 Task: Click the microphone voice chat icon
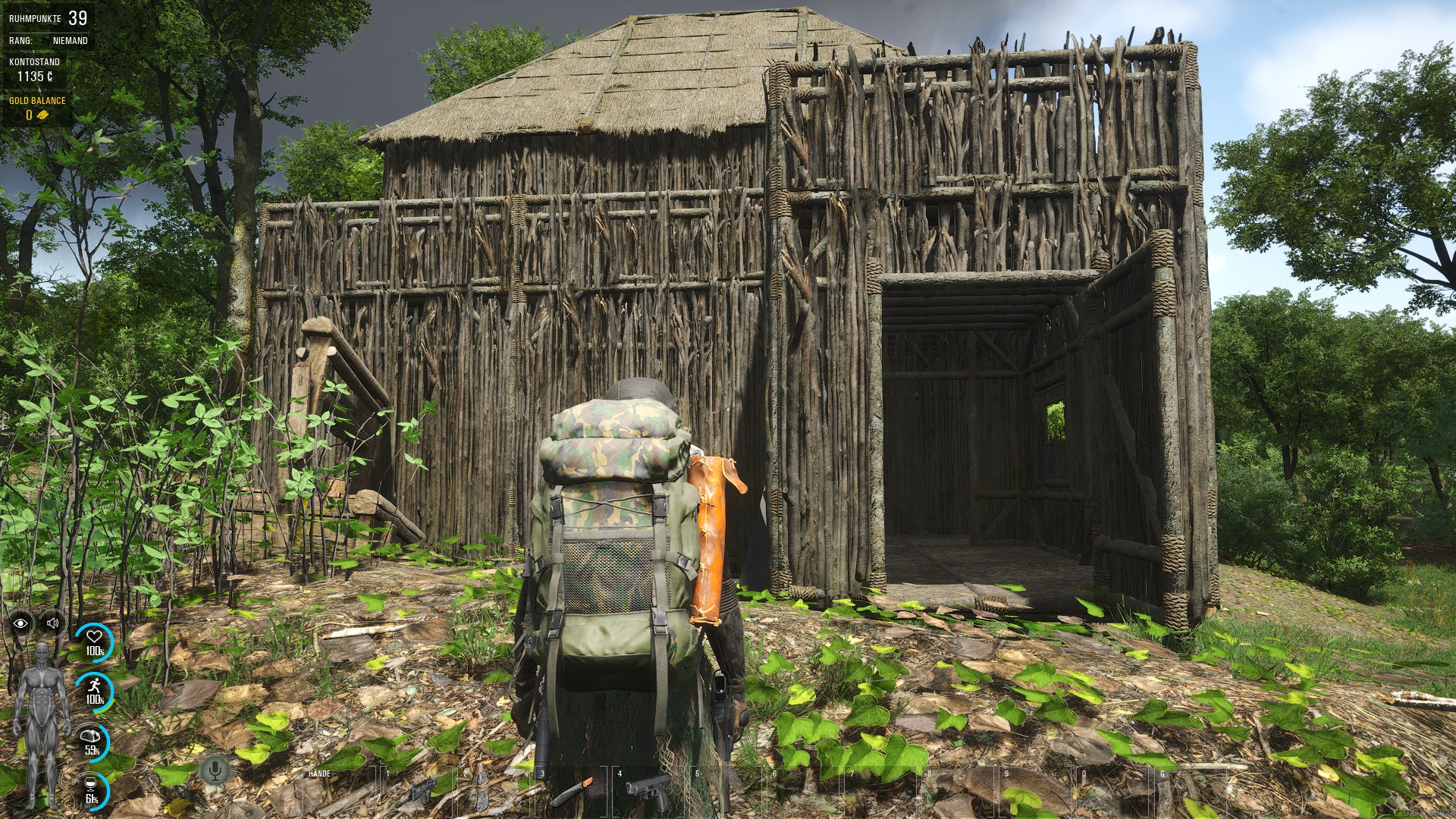215,771
